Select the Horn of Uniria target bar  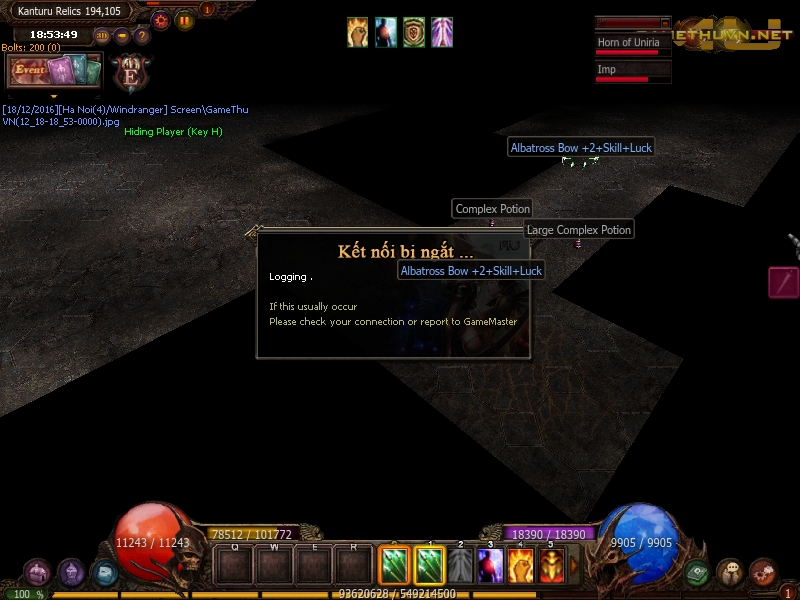633,45
